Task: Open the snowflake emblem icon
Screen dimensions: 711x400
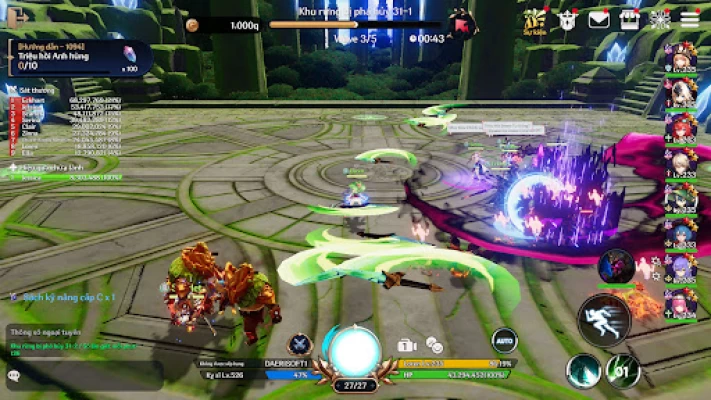Action: click(x=660, y=18)
